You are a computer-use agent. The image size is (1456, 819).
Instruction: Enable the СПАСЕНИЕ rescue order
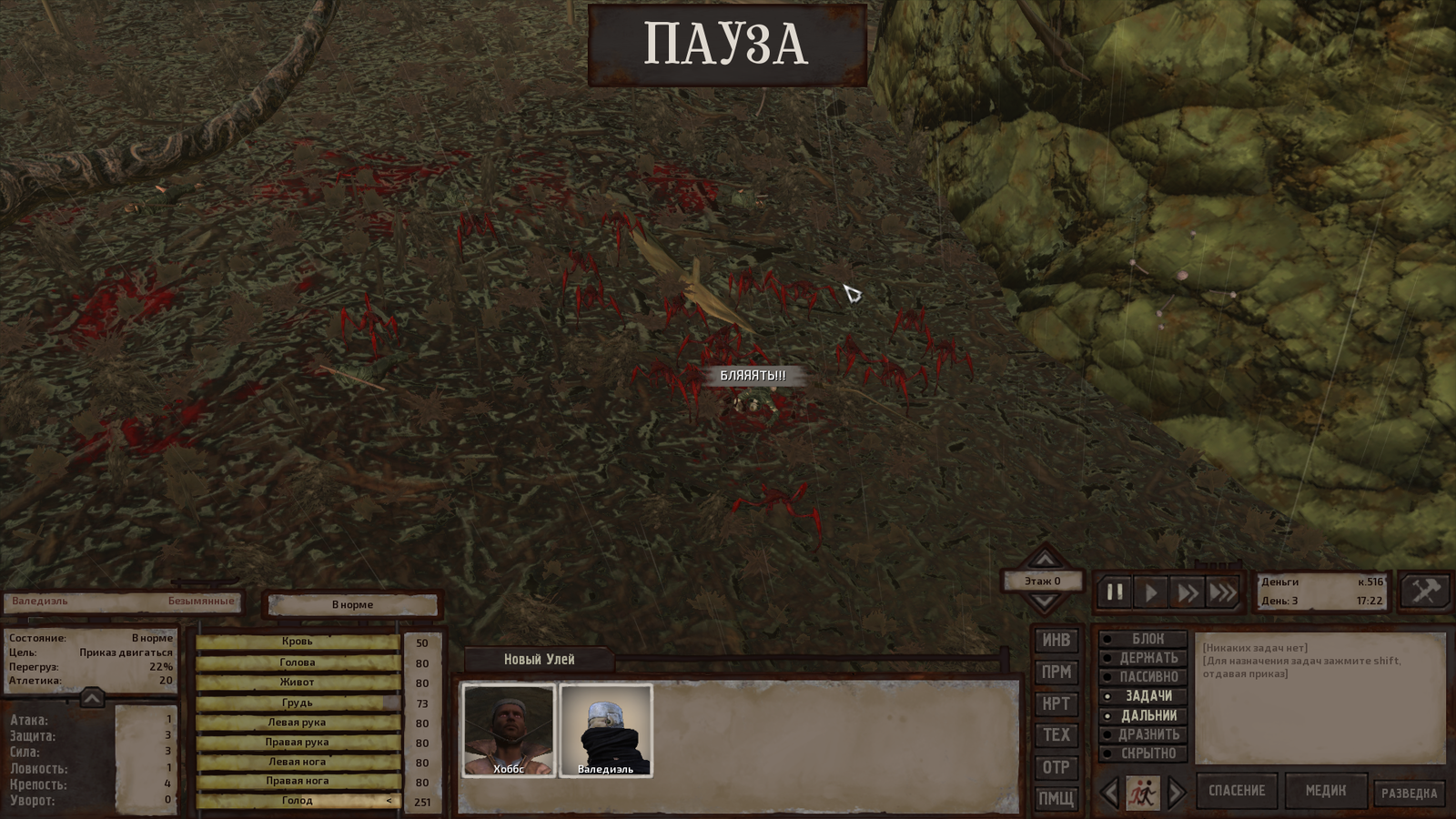(x=1237, y=791)
